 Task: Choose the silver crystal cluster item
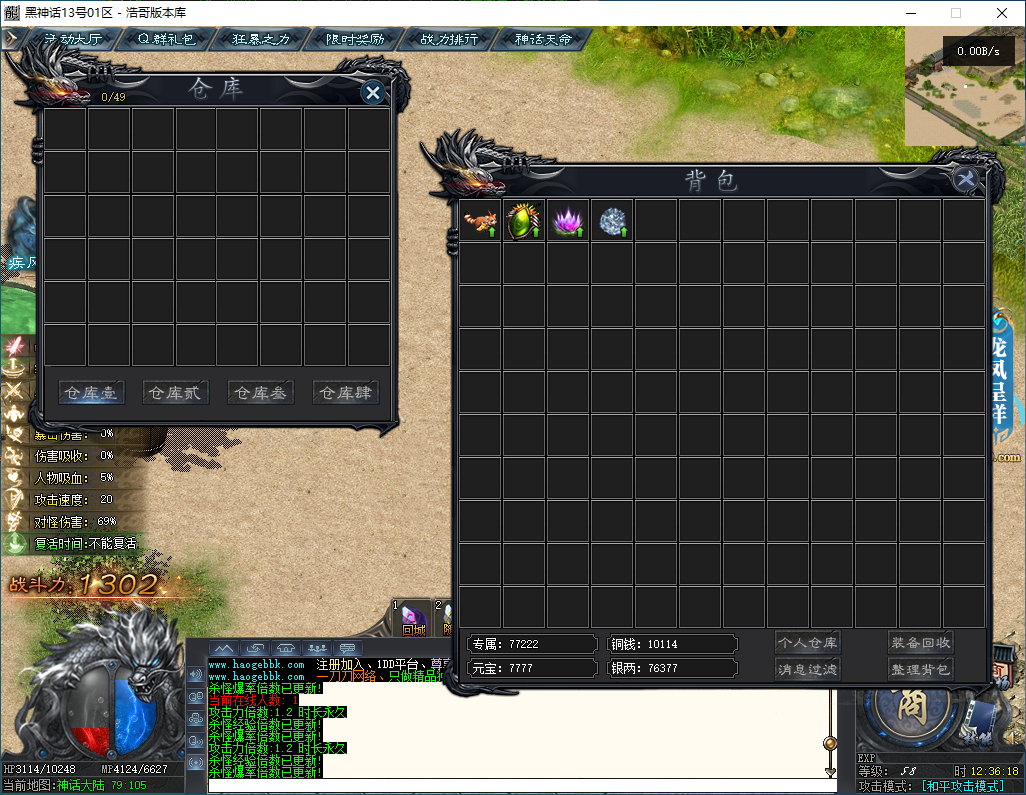tap(612, 220)
